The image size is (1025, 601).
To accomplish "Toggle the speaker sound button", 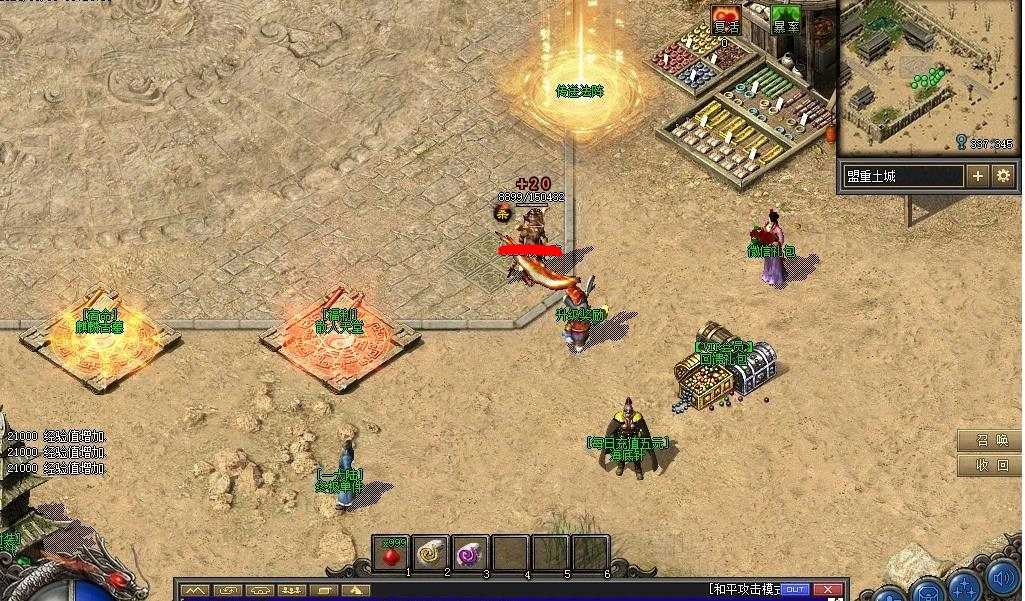I will (1003, 579).
